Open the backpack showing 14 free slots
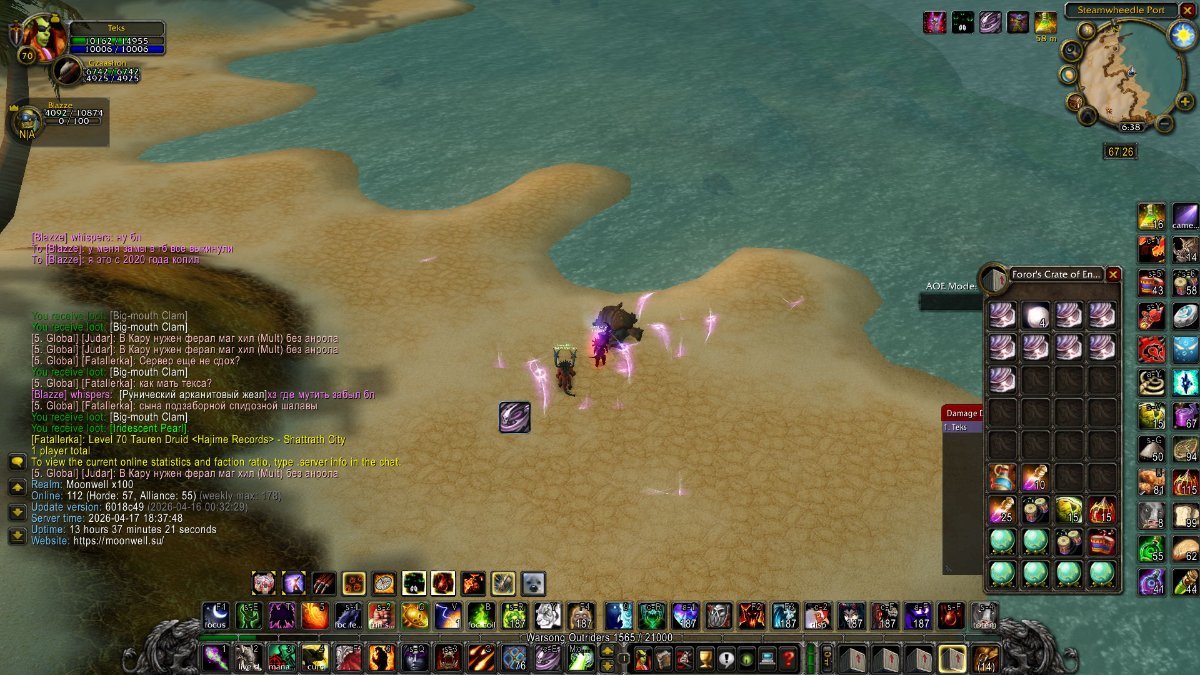The width and height of the screenshot is (1200, 675). click(986, 658)
